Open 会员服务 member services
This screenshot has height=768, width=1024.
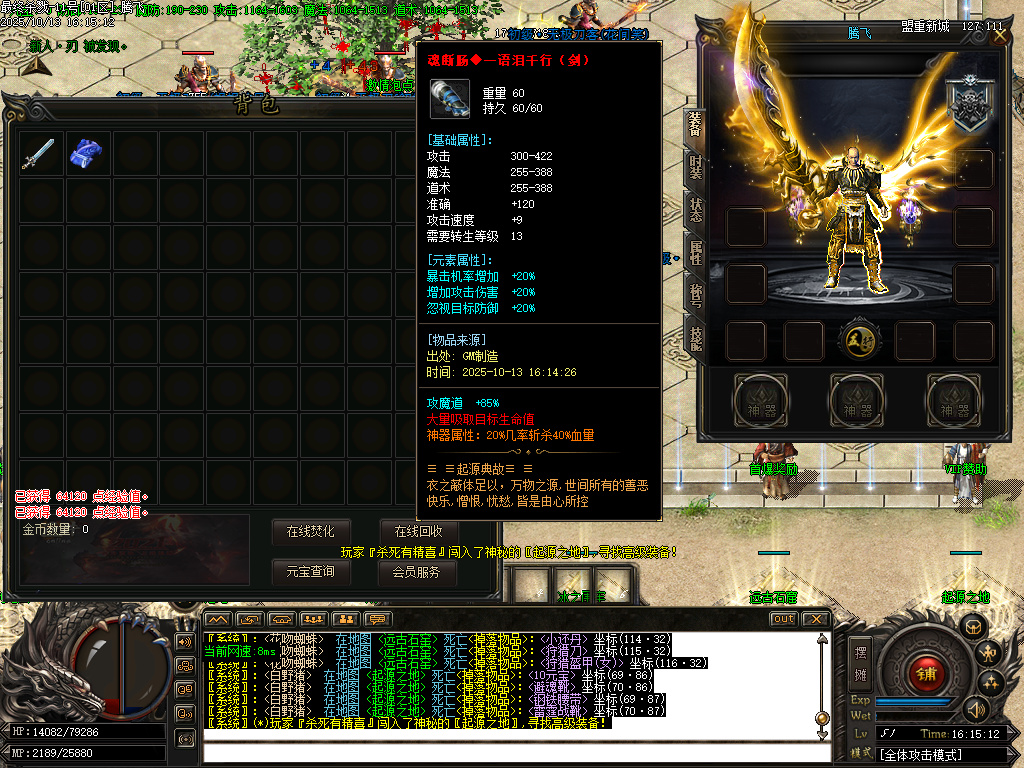click(x=418, y=572)
